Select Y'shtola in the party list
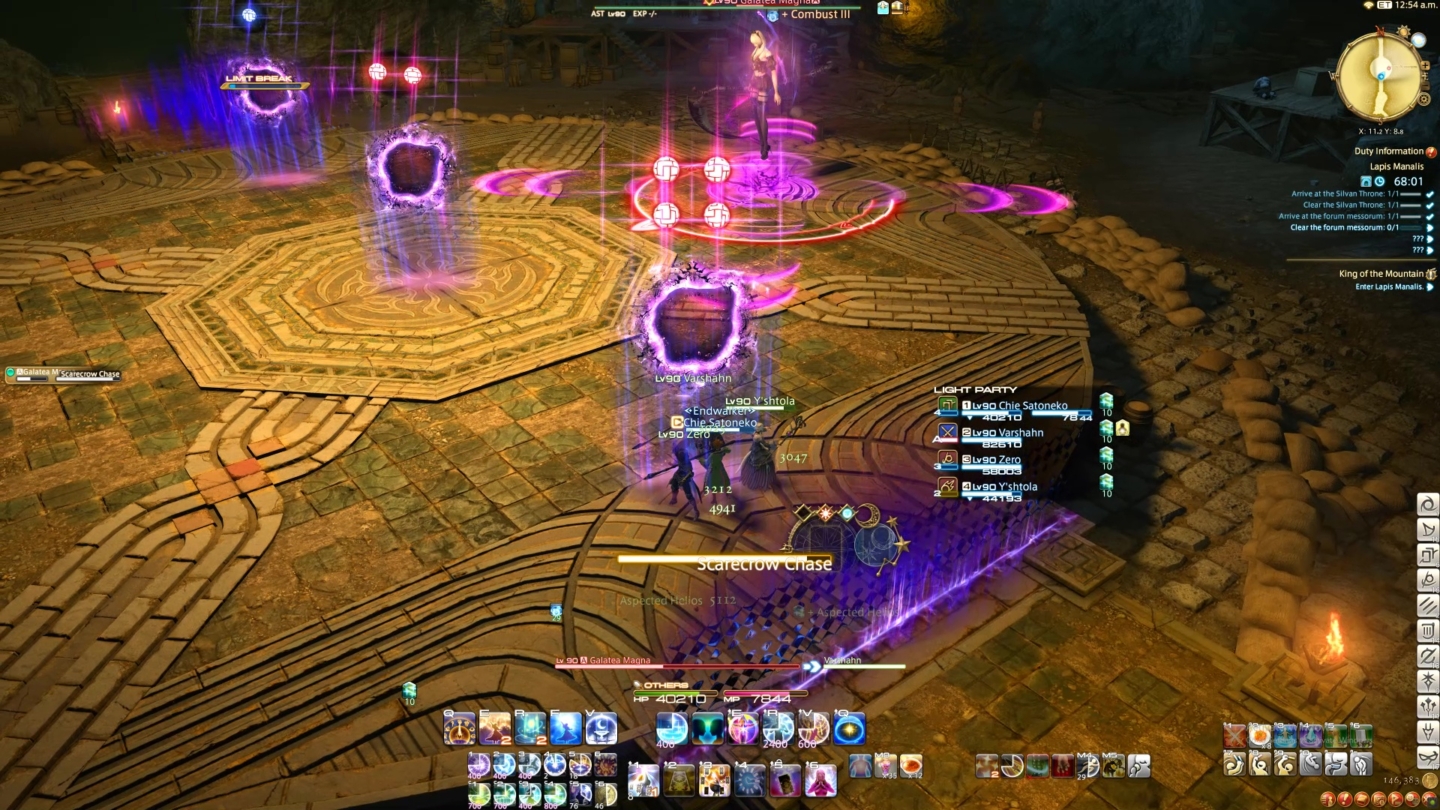This screenshot has height=810, width=1440. point(1010,486)
